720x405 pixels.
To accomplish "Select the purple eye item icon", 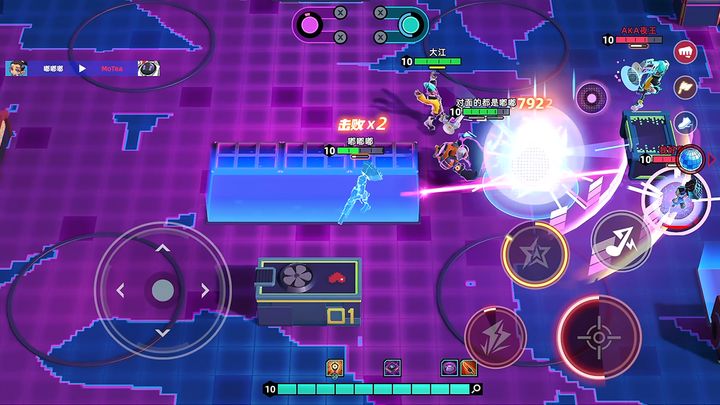I will [392, 369].
